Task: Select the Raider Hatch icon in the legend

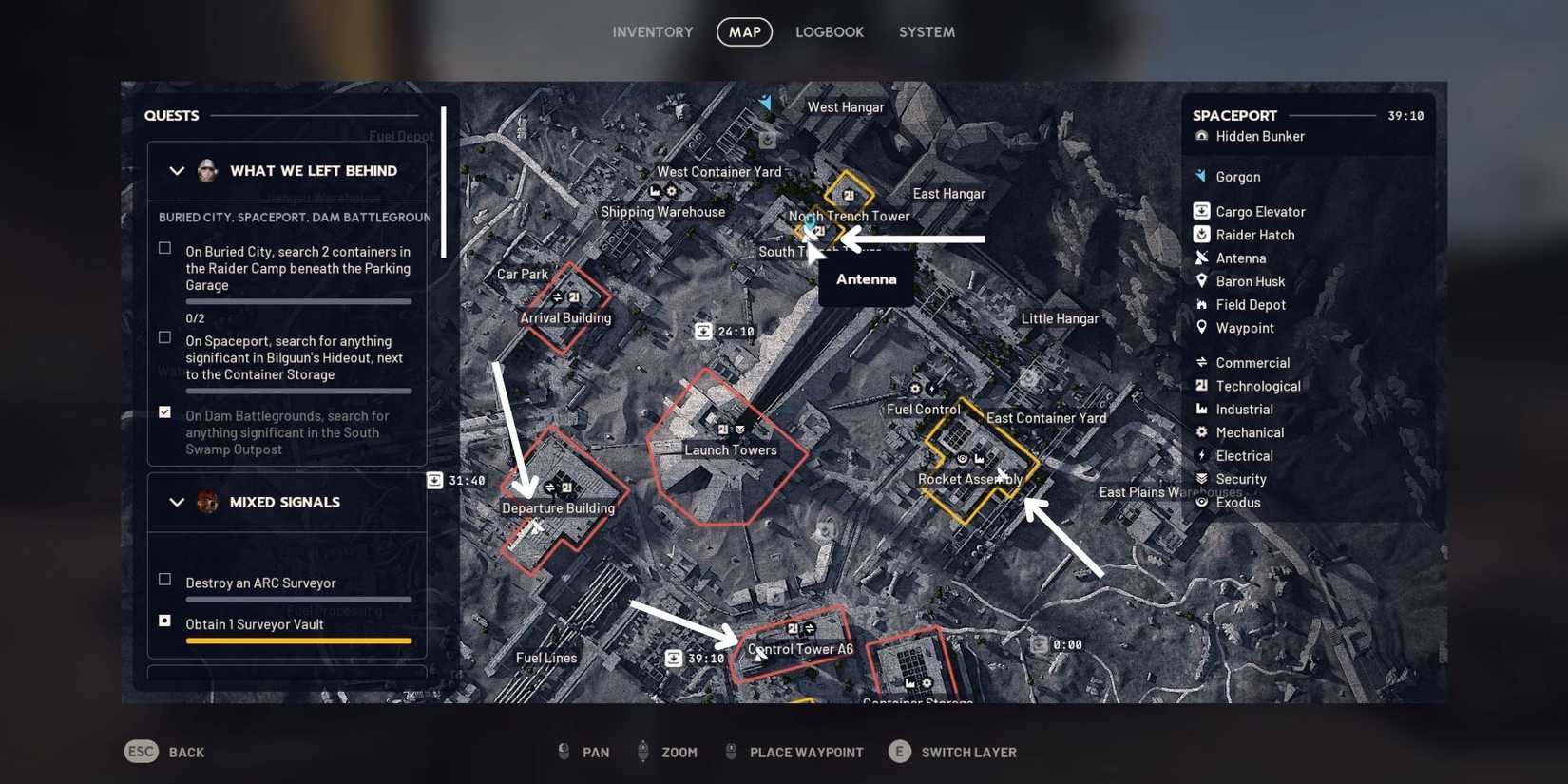Action: (x=1201, y=235)
